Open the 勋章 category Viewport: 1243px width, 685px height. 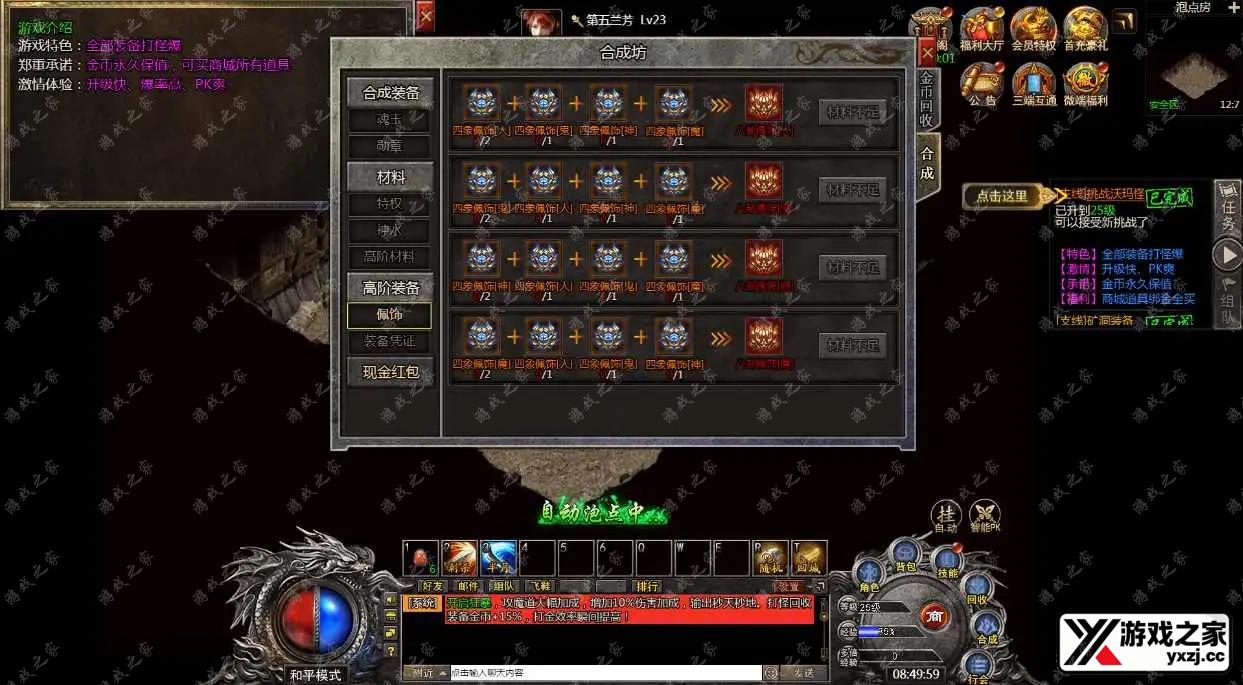[x=389, y=146]
